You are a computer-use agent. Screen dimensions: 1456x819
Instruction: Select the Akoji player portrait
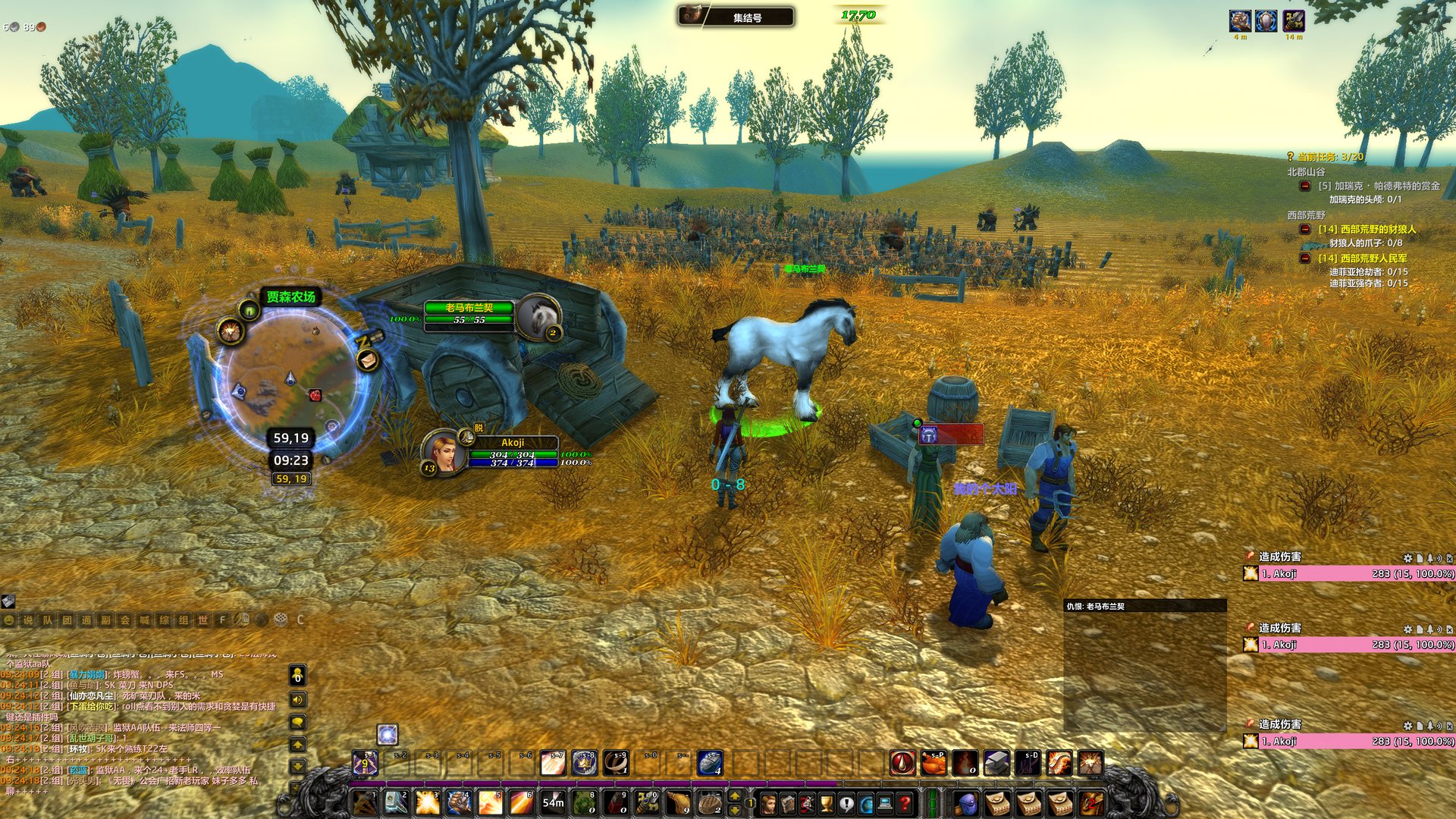pyautogui.click(x=445, y=451)
